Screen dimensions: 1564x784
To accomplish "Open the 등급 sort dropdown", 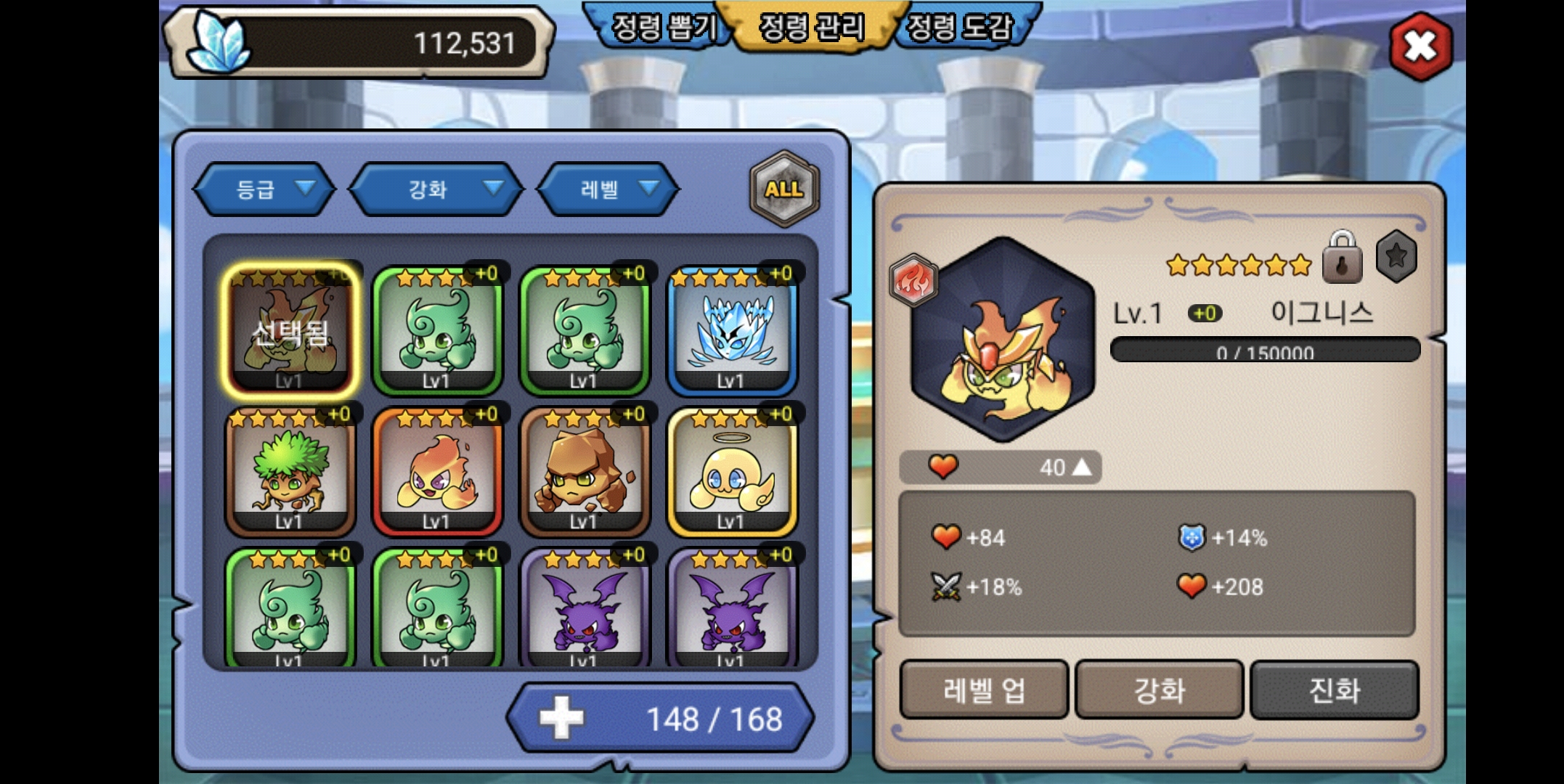I will [265, 189].
